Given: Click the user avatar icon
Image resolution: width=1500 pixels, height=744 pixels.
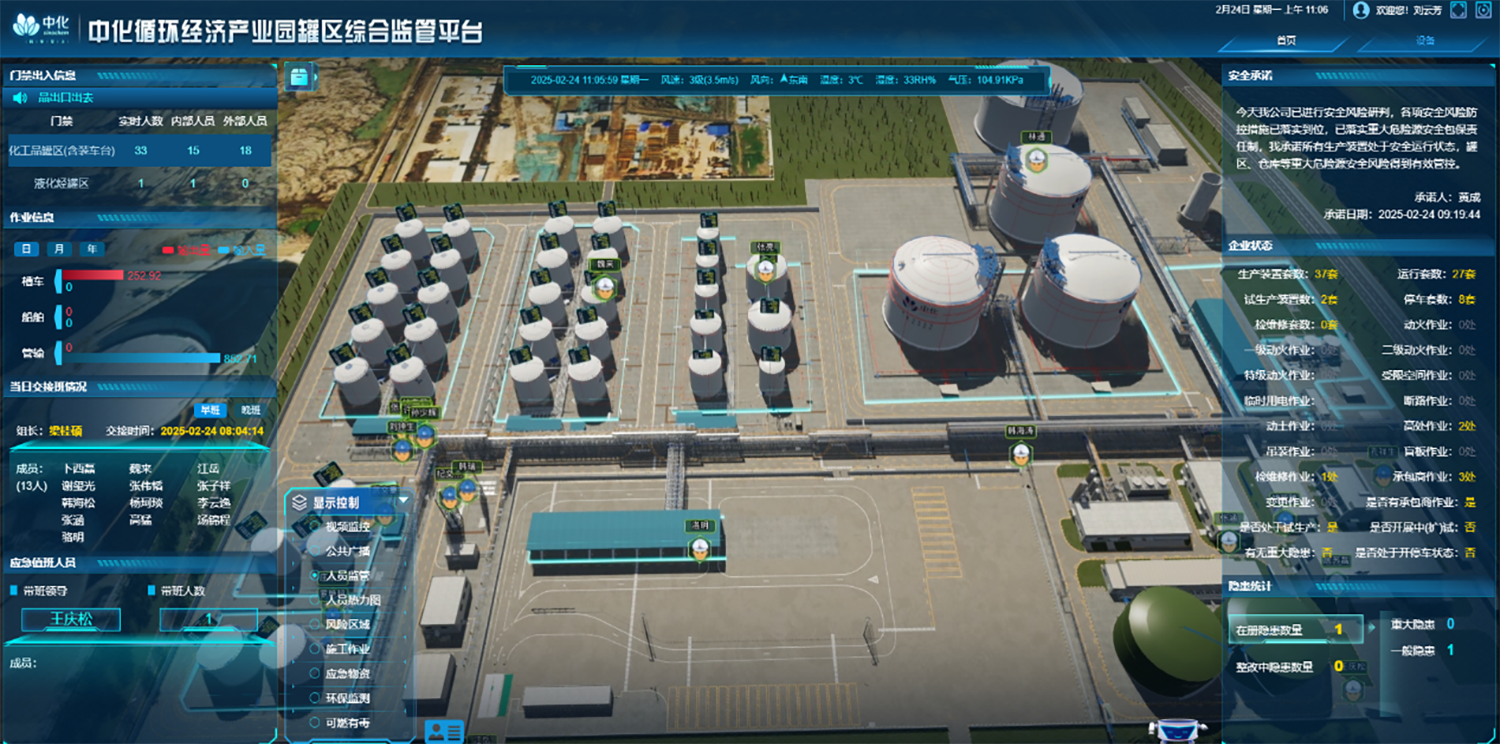Looking at the screenshot, I should pyautogui.click(x=1361, y=10).
